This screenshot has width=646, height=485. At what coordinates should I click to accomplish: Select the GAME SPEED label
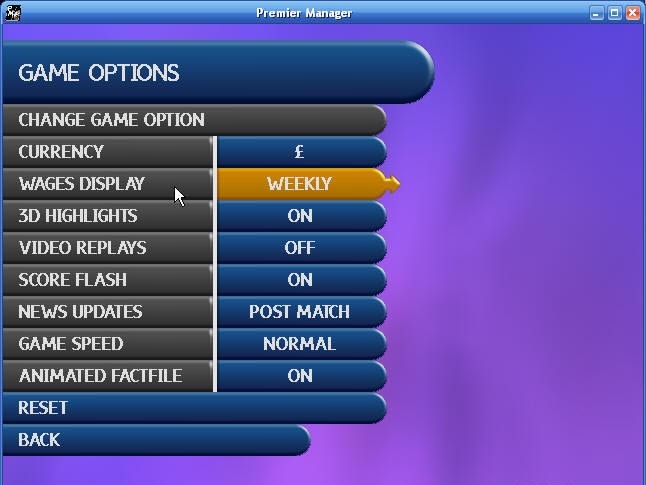pos(110,344)
